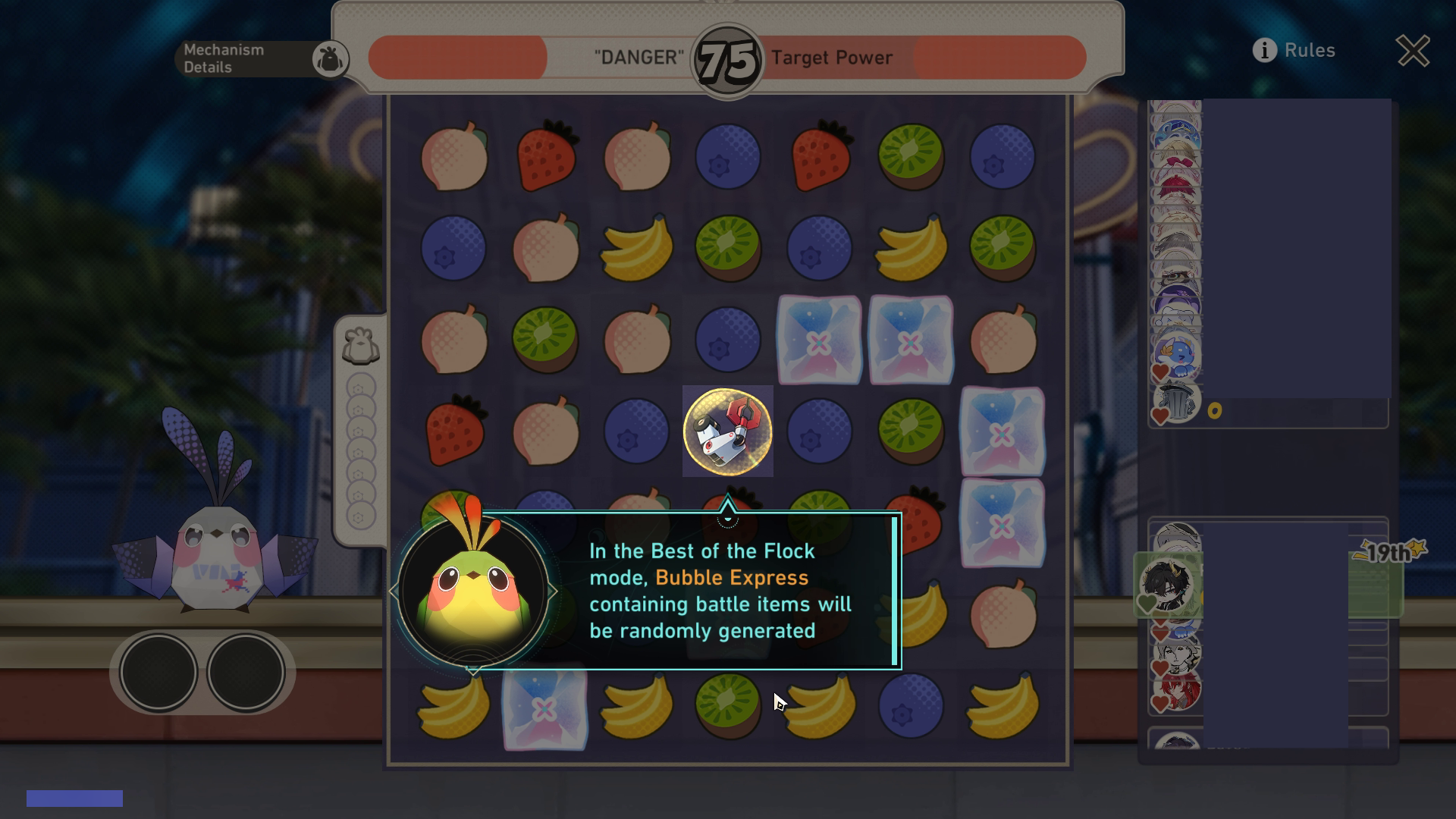The width and height of the screenshot is (1456, 819).
Task: Click the kiwi tile in the bottom row
Action: tap(726, 707)
